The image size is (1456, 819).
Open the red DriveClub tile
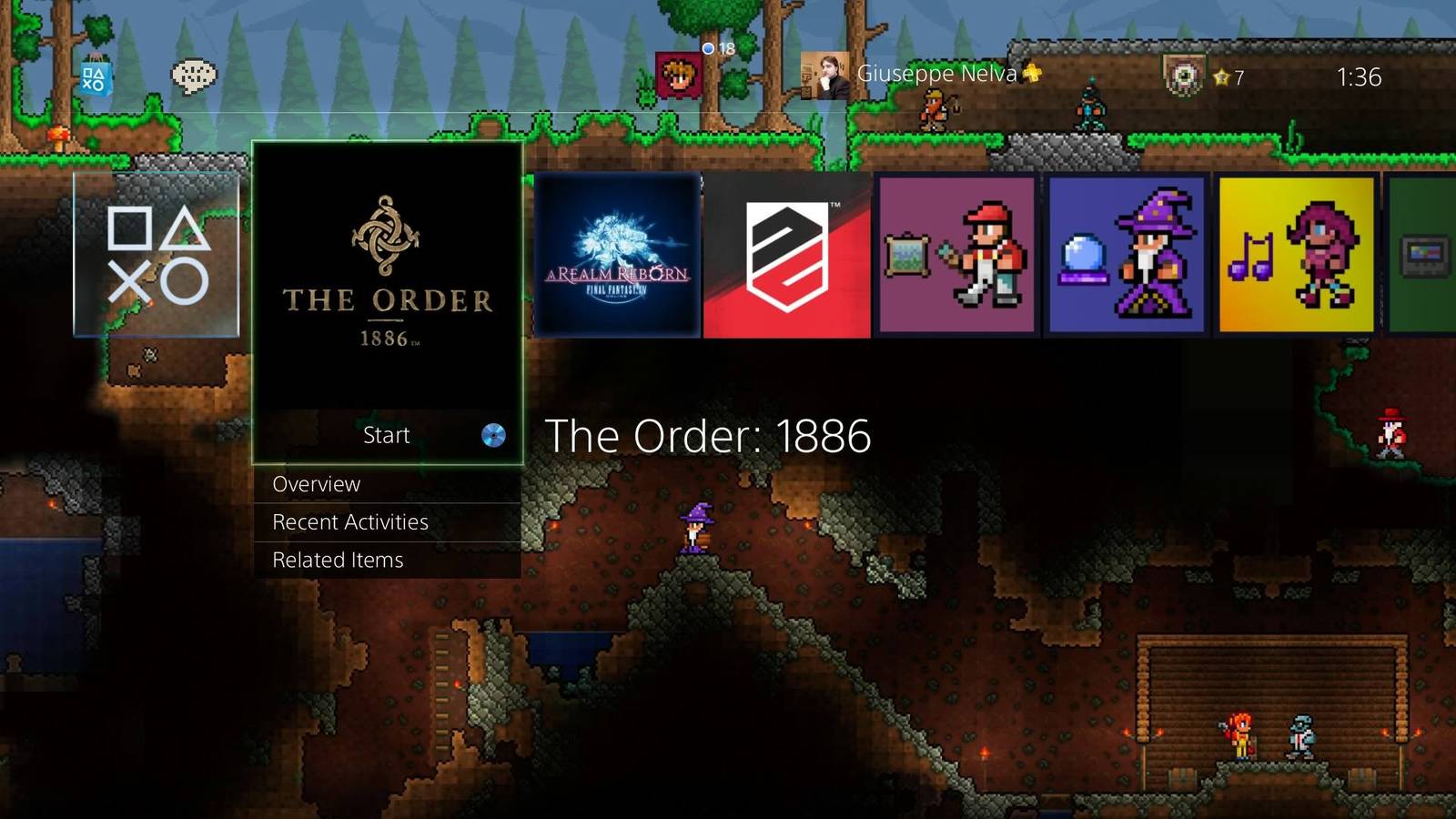pyautogui.click(x=788, y=255)
